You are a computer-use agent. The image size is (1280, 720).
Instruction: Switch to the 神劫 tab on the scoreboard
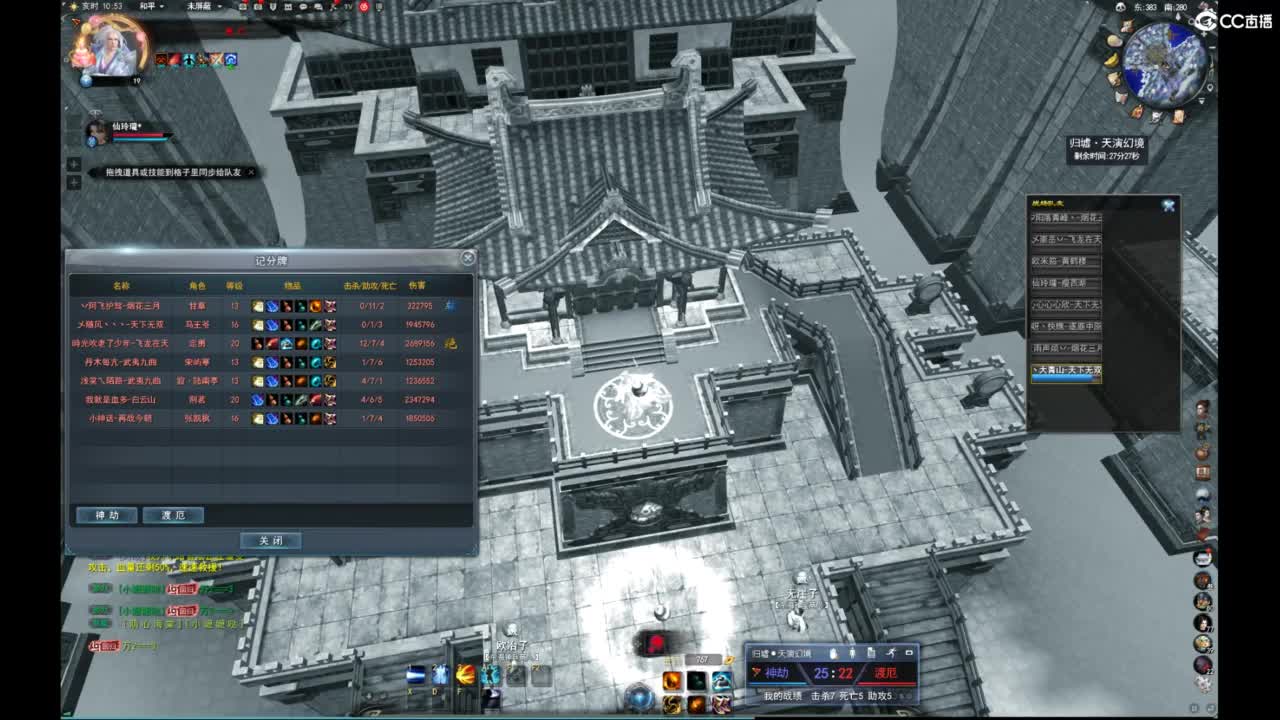point(105,515)
